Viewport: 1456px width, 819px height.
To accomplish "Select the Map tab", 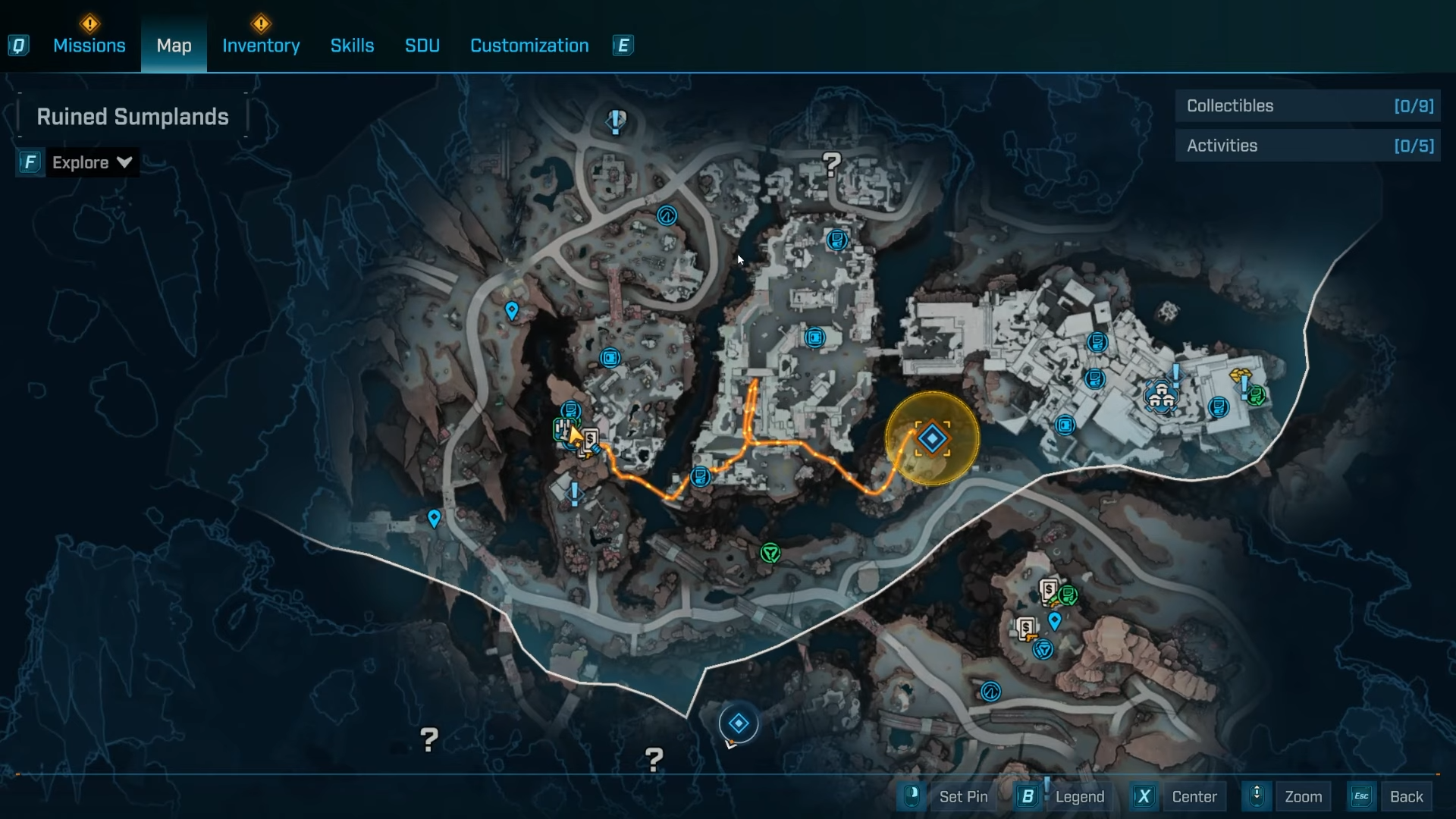I will point(174,45).
